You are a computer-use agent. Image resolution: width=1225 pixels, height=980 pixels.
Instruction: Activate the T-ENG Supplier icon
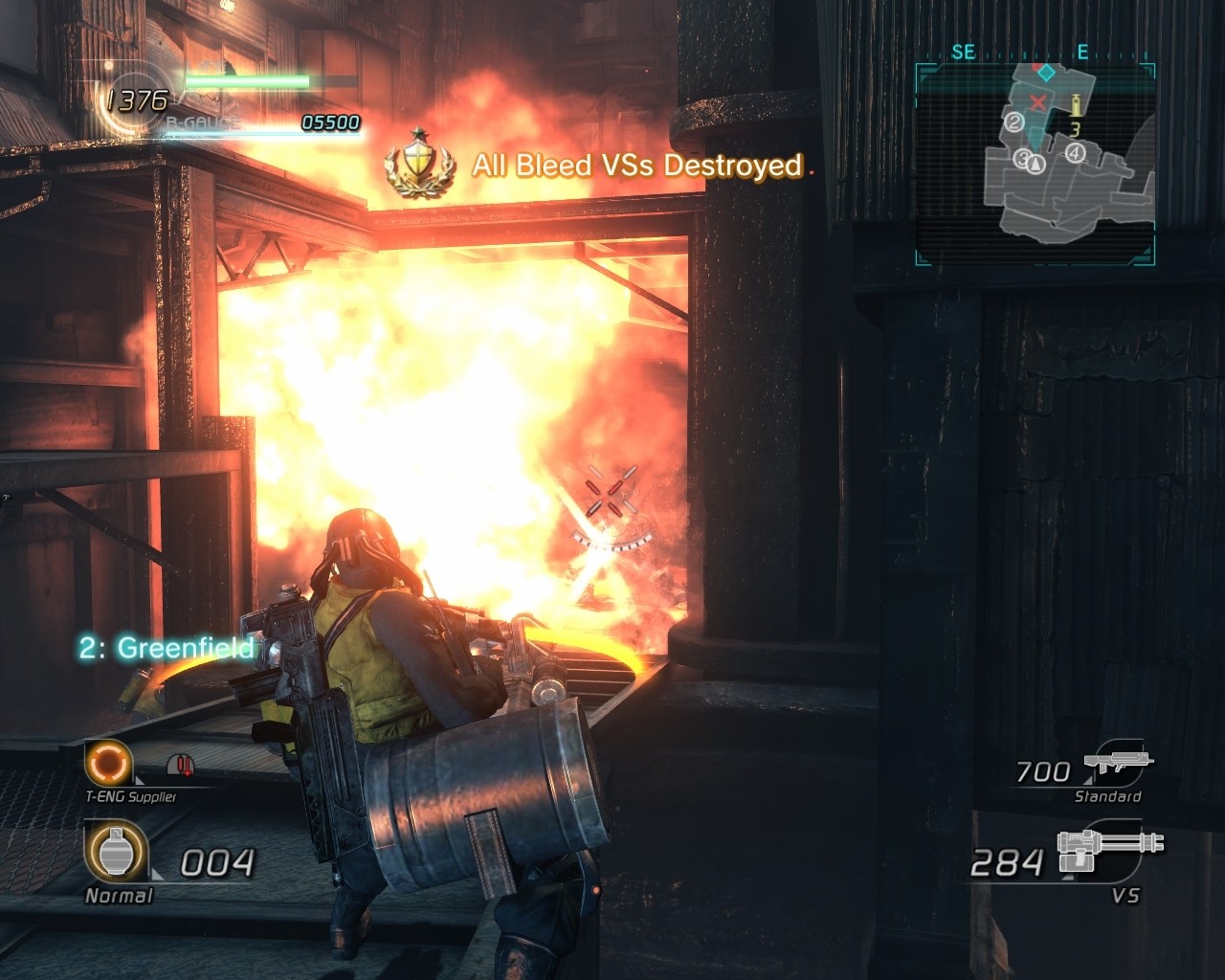107,763
